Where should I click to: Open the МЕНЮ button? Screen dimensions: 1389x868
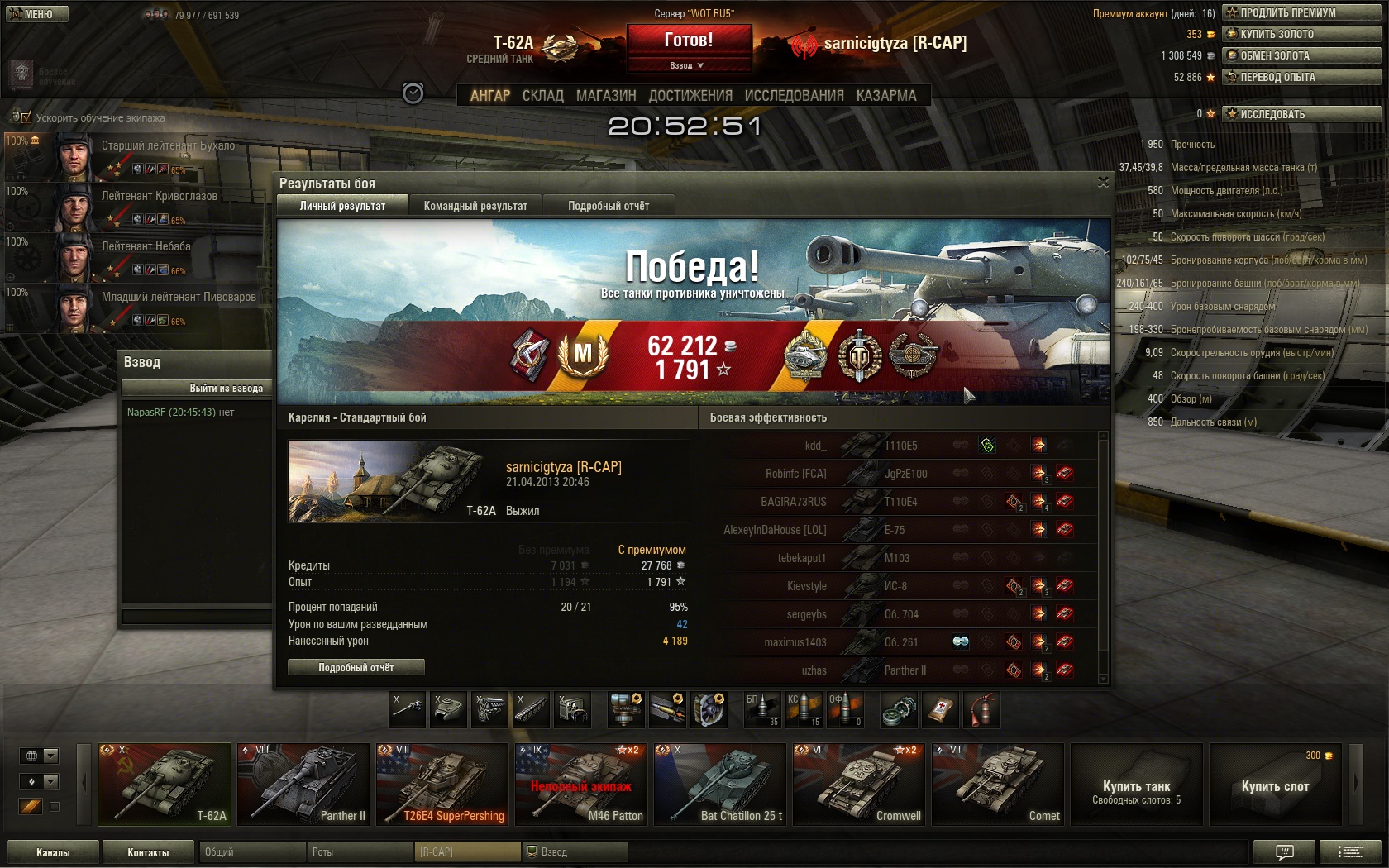click(x=36, y=14)
